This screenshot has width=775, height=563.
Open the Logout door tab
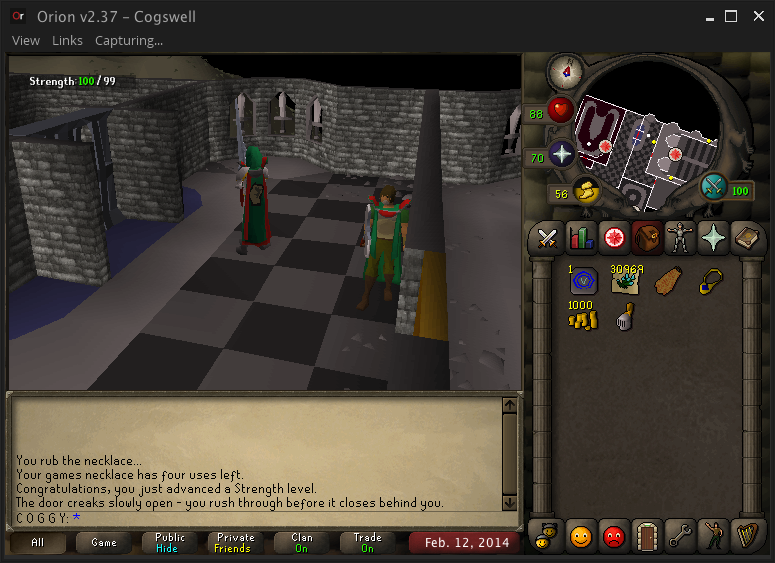point(647,536)
